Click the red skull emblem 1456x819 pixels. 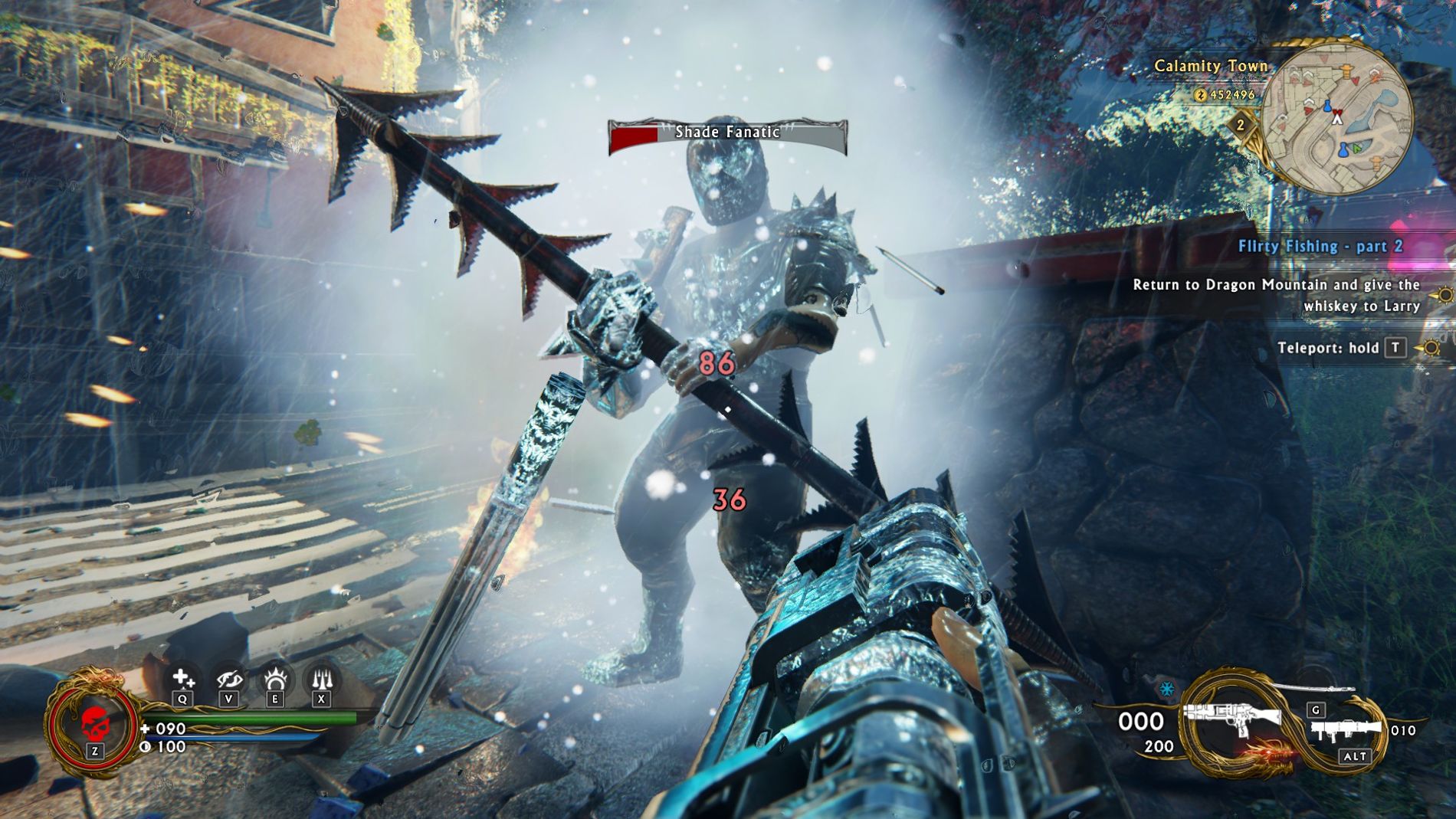[x=94, y=722]
